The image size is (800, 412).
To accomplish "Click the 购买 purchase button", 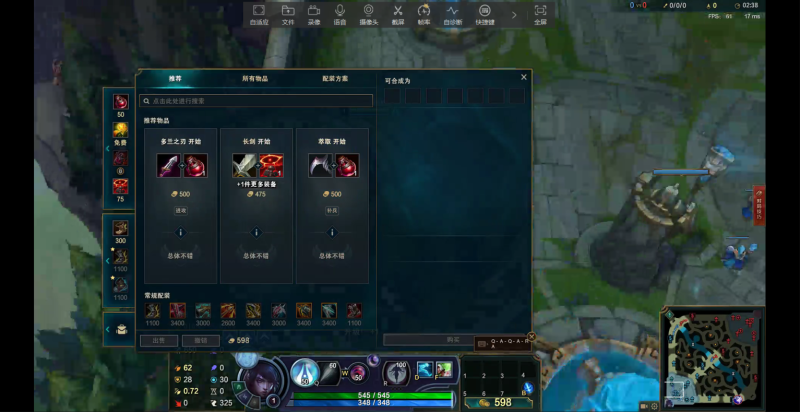I will pos(453,340).
